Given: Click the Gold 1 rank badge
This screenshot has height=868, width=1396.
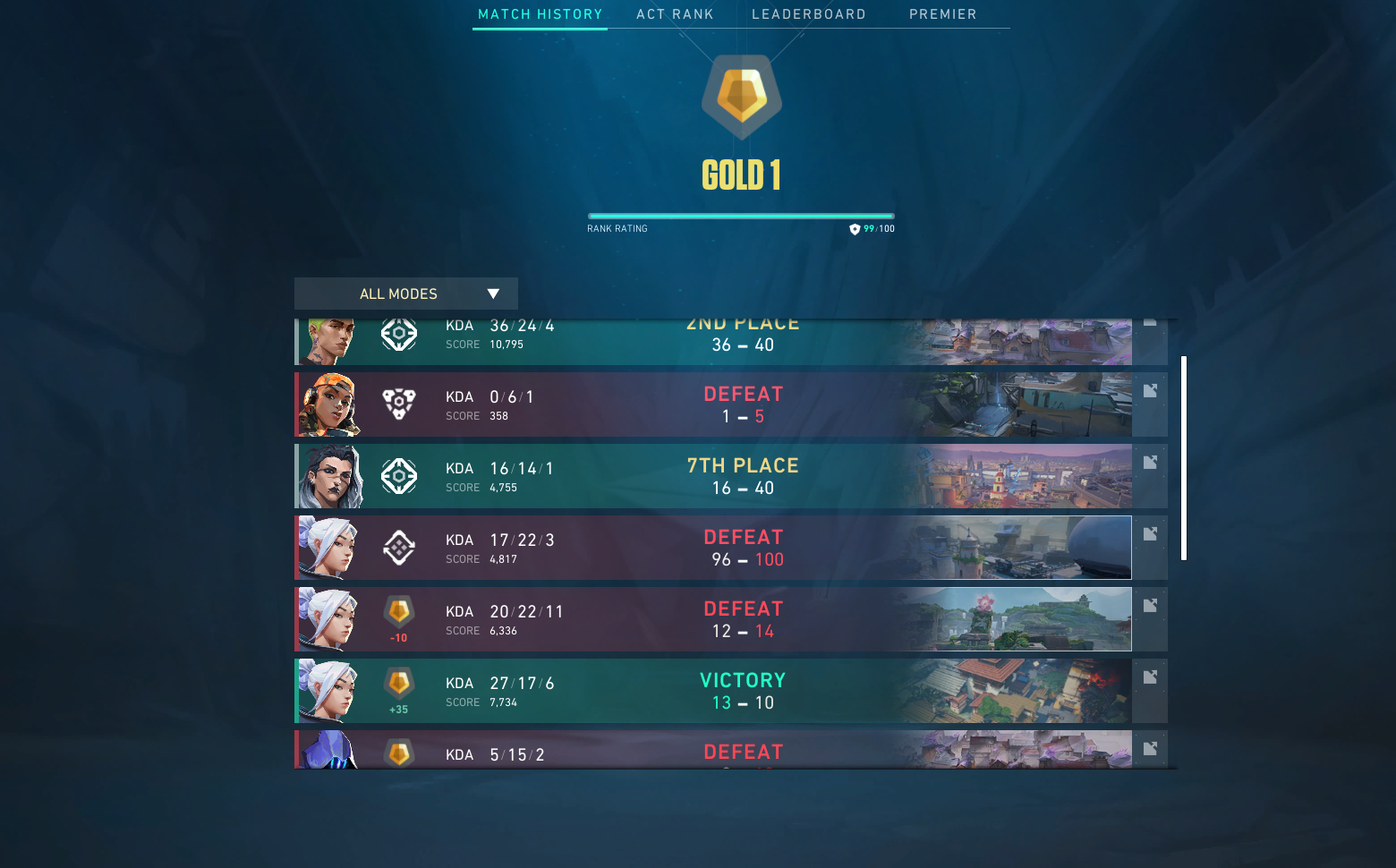Looking at the screenshot, I should (x=741, y=97).
